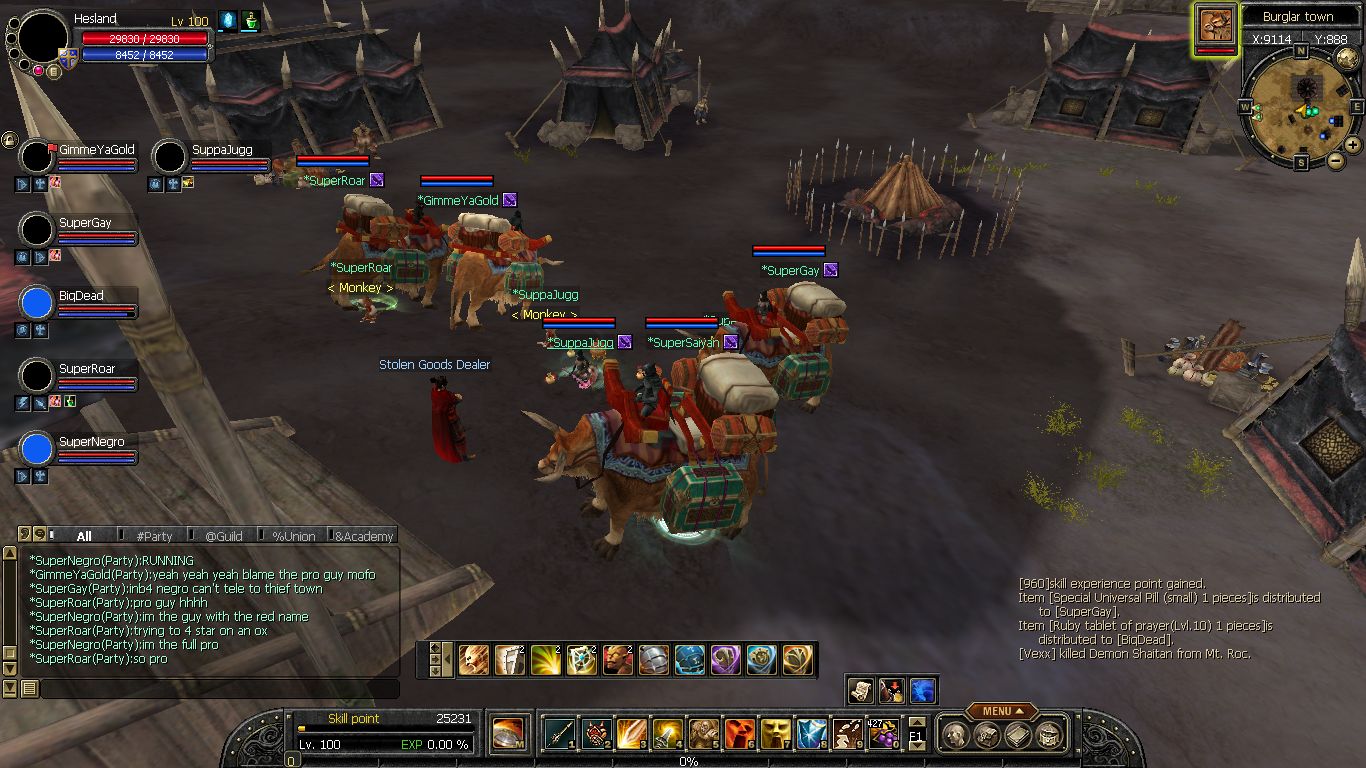
Task: Use the grapes item in hotbar slot 0
Action: coord(882,733)
